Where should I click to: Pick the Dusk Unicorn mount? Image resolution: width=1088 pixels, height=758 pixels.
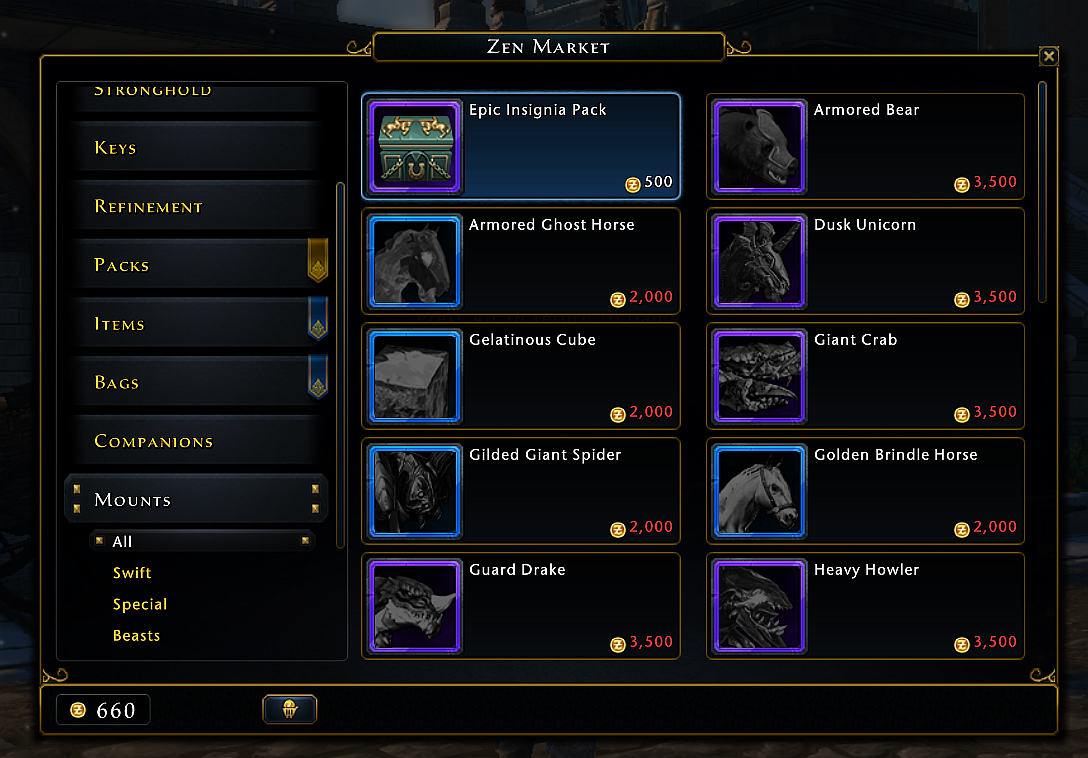click(x=866, y=261)
